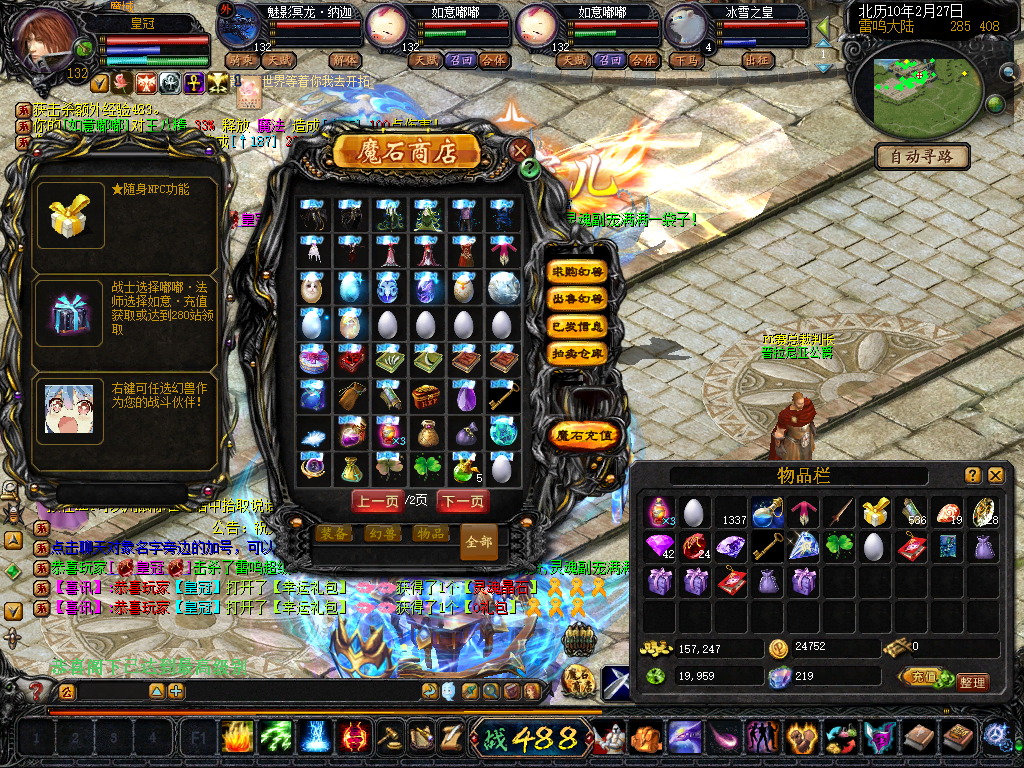Activate 自动寻路 auto-pathfinding
This screenshot has height=768, width=1024.
[x=923, y=156]
